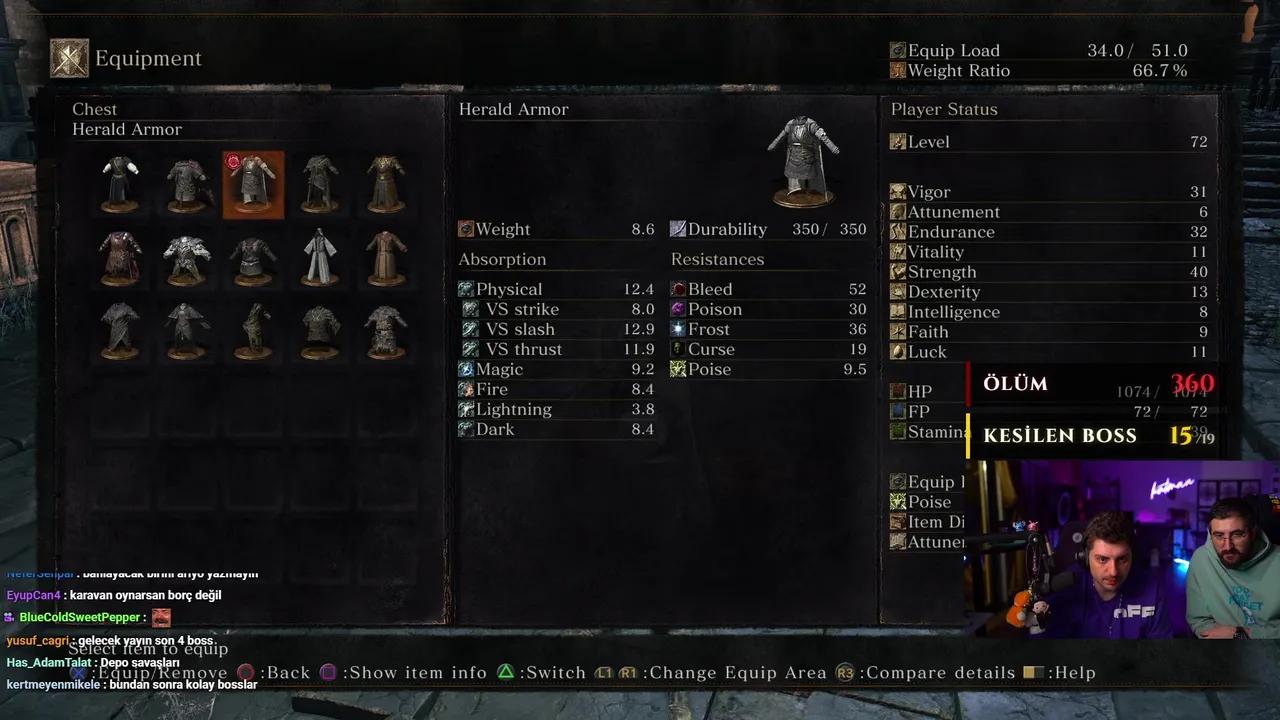Choose the black dress with white sleeves
The width and height of the screenshot is (1280, 720).
120,184
